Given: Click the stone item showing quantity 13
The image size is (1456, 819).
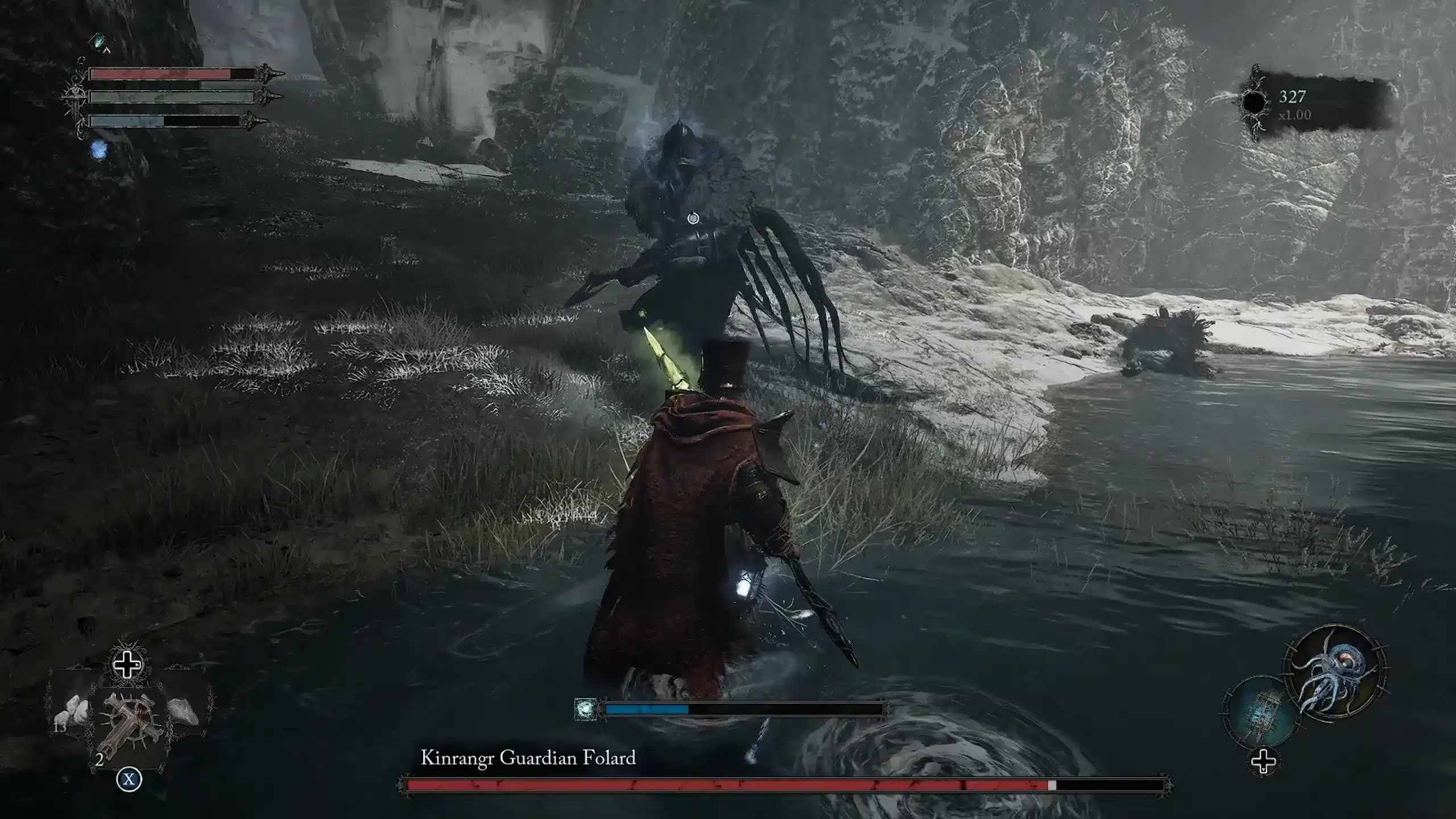Looking at the screenshot, I should [71, 711].
